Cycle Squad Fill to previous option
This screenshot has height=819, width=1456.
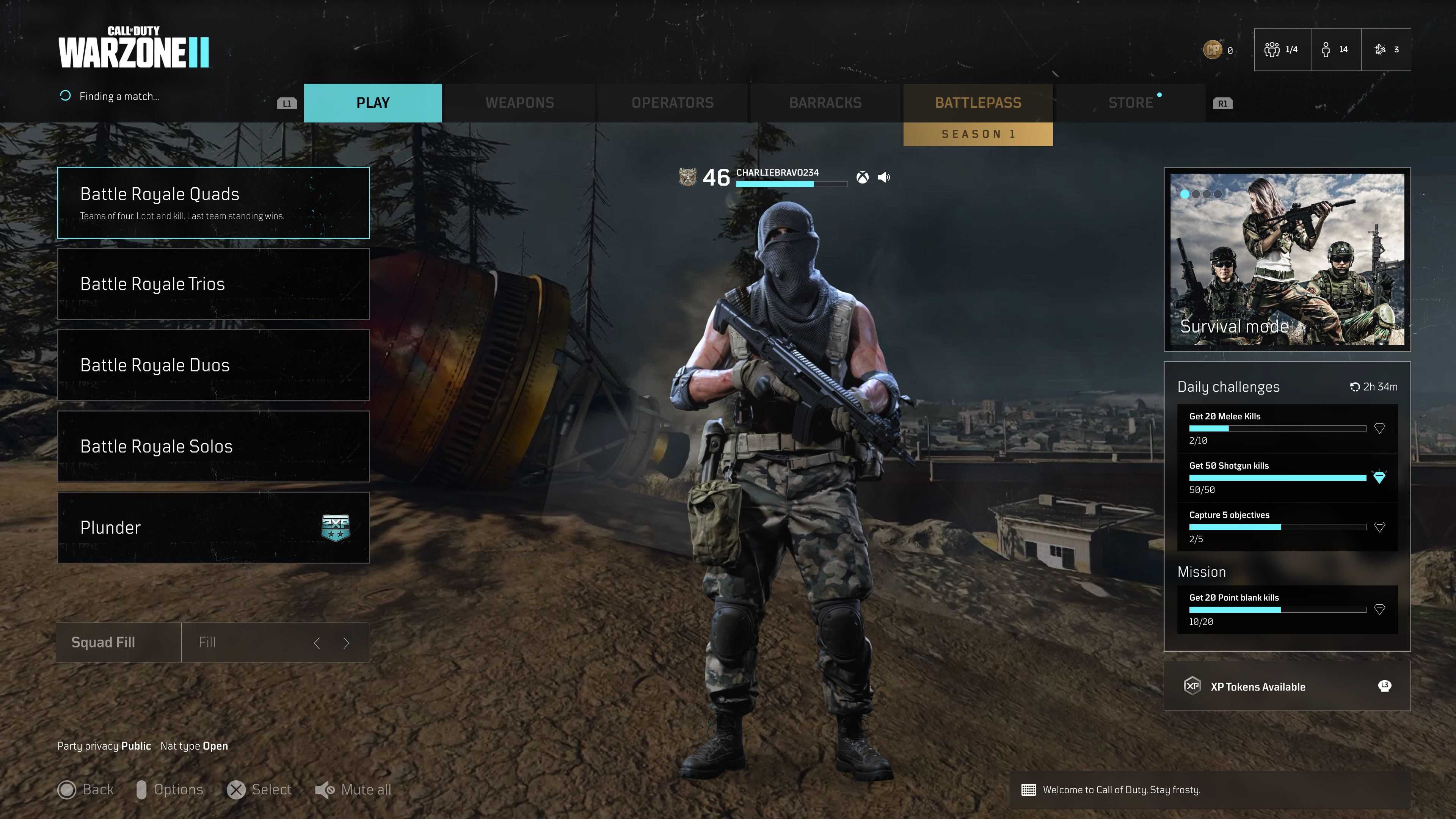[317, 643]
